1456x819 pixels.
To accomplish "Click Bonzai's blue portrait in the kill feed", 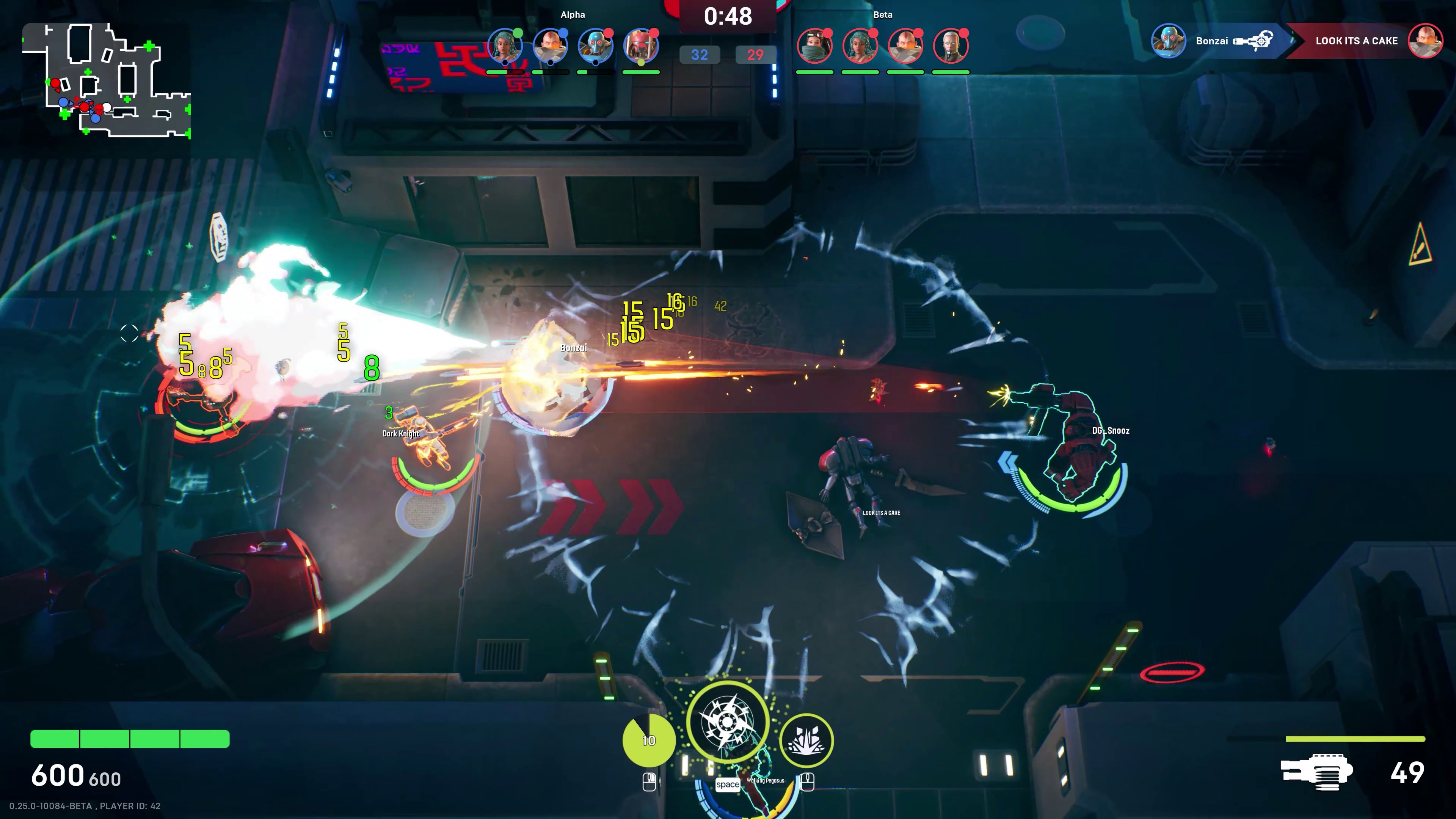I will tap(1169, 41).
